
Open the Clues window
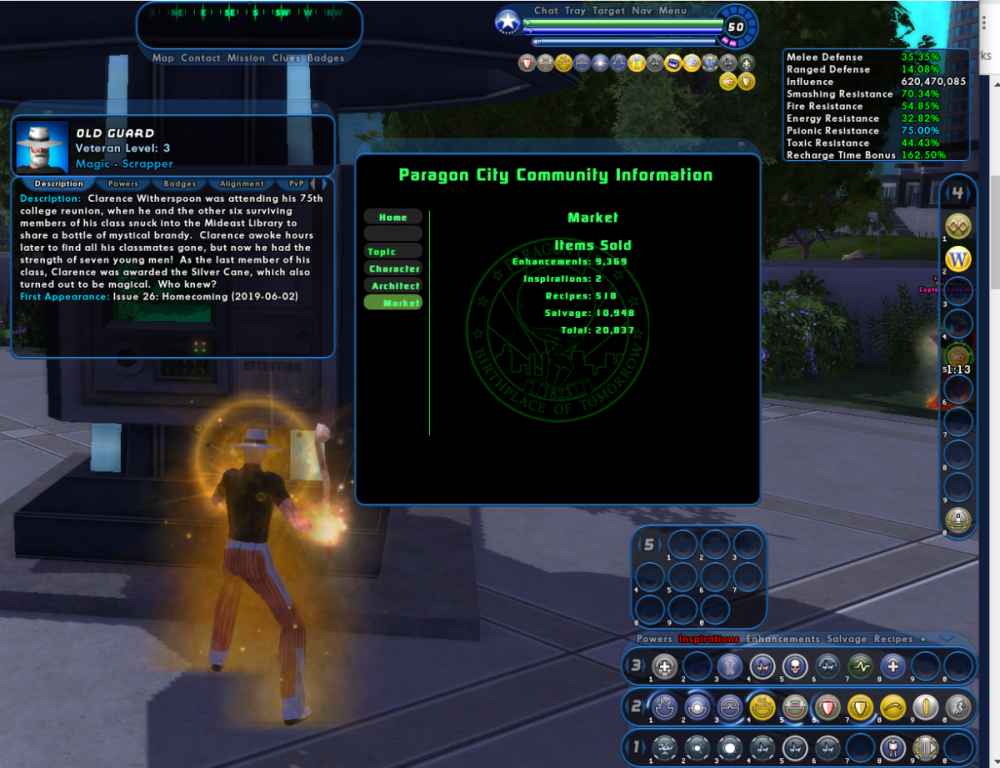point(286,58)
